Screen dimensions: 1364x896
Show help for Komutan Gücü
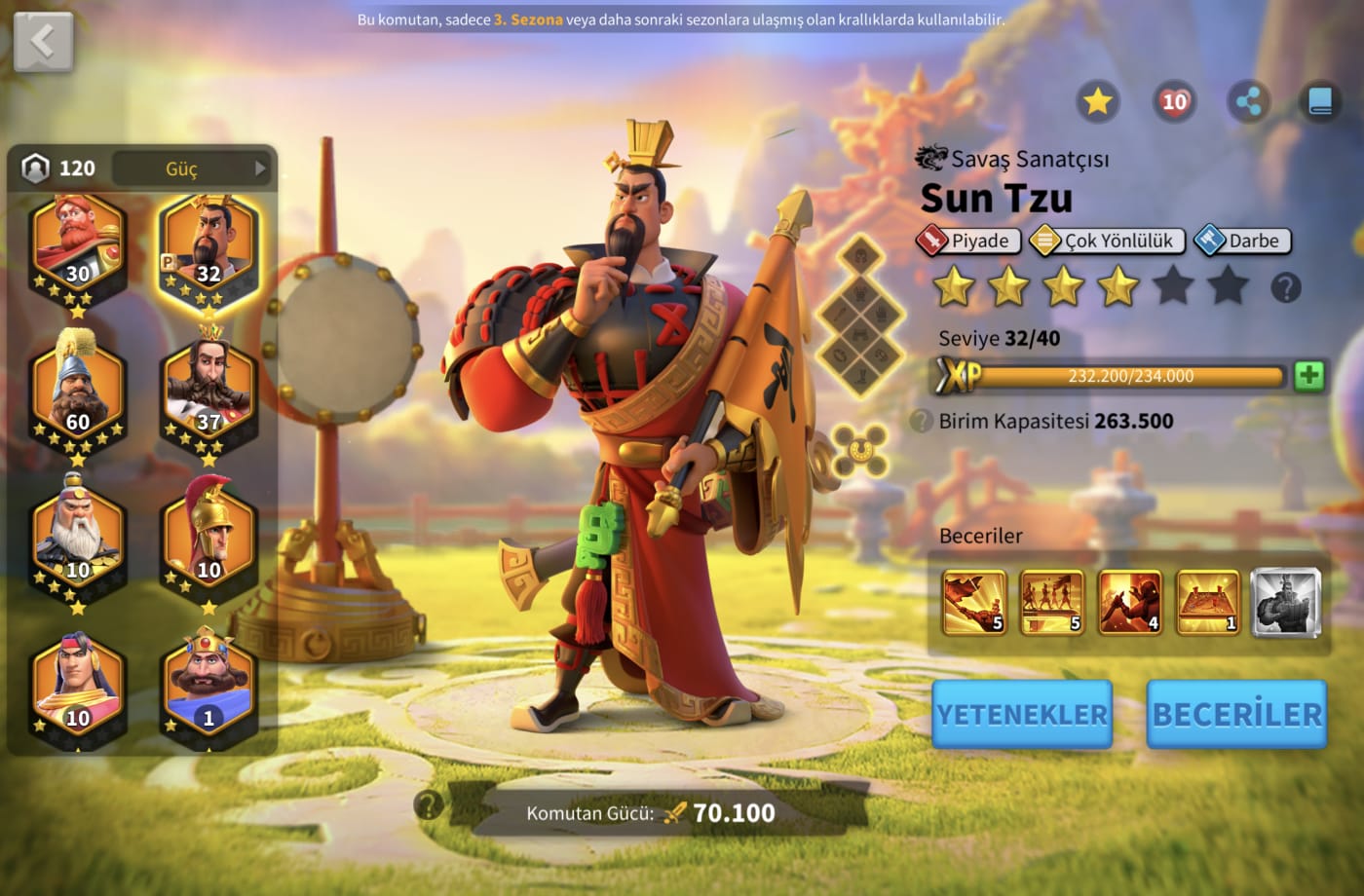(x=428, y=804)
